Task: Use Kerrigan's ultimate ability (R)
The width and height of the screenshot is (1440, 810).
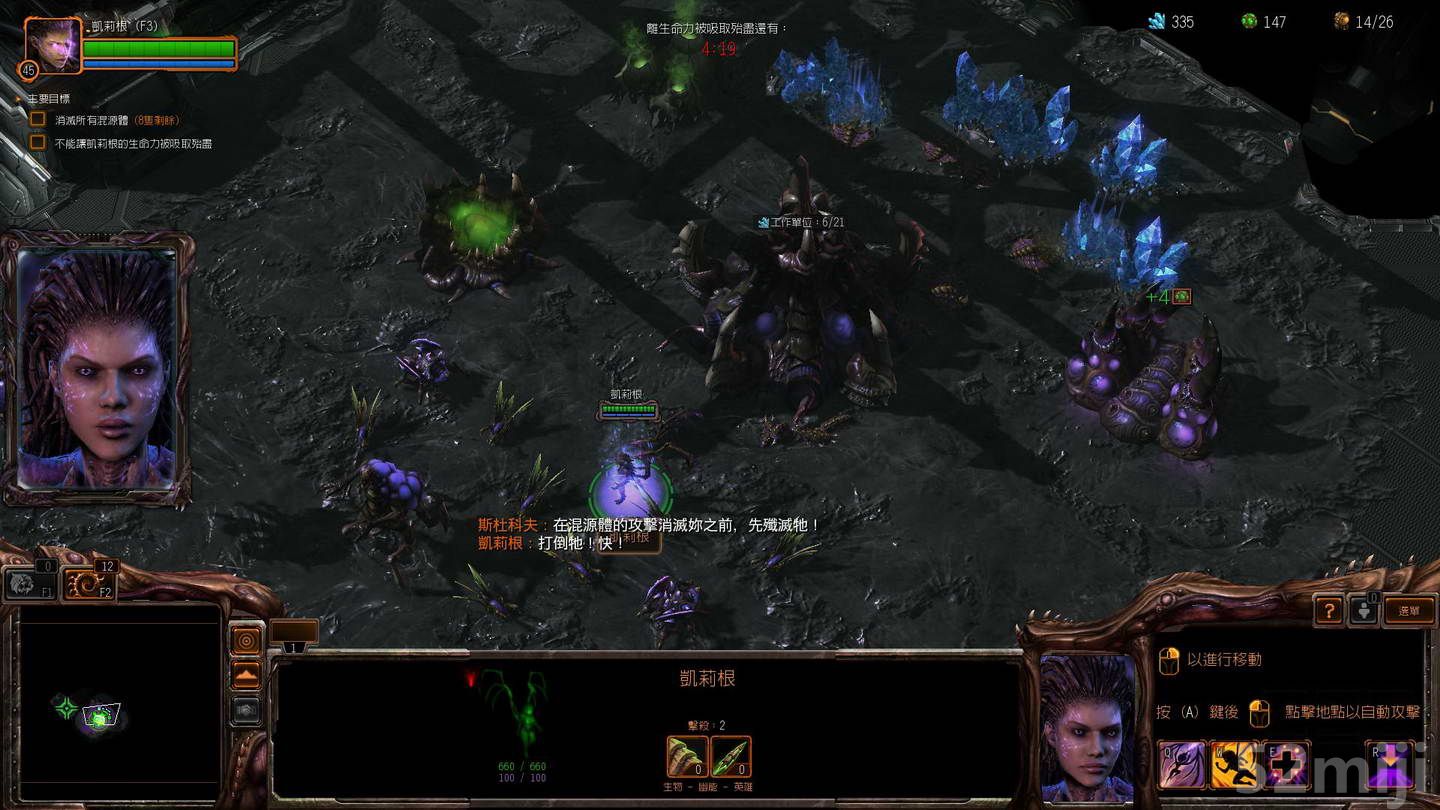Action: (1390, 765)
